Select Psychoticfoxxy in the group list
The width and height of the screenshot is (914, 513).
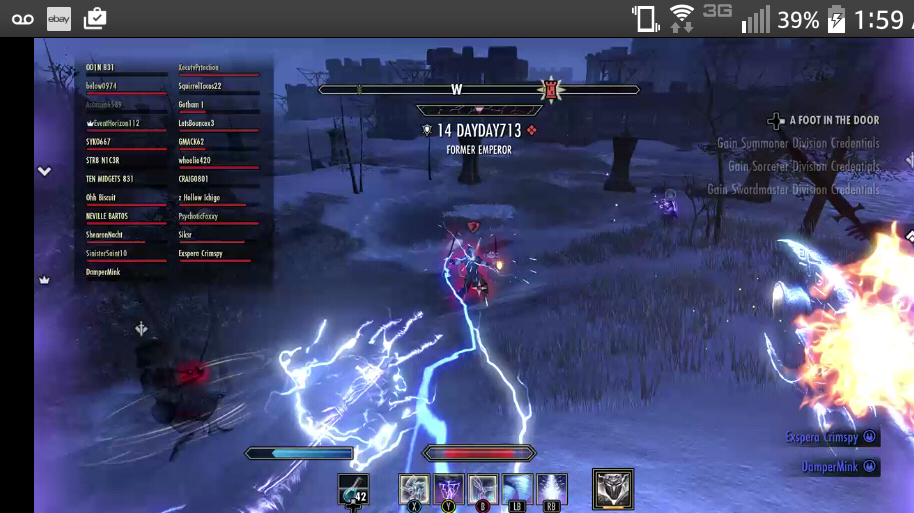point(198,216)
